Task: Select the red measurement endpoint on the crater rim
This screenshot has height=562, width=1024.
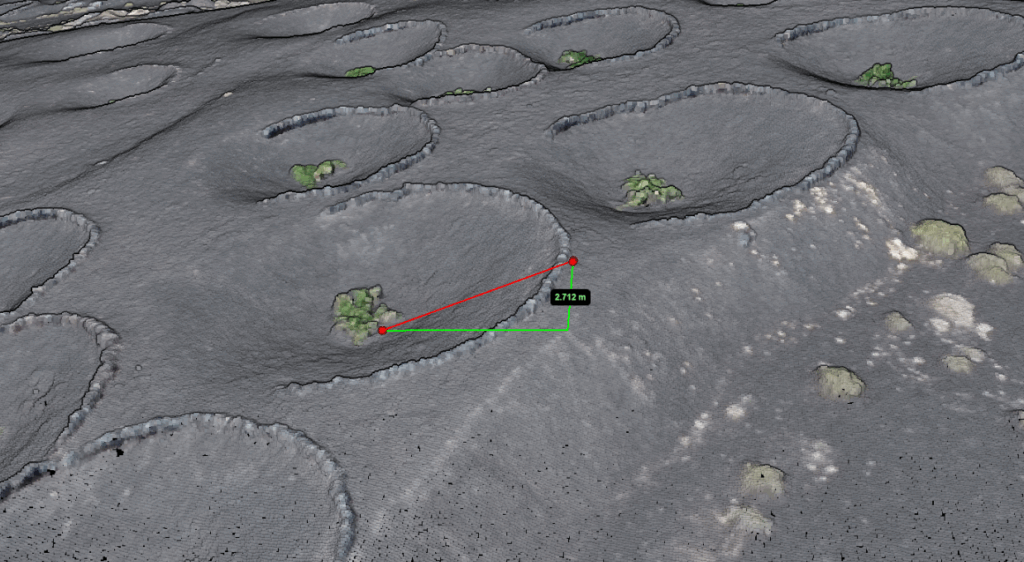Action: click(573, 261)
